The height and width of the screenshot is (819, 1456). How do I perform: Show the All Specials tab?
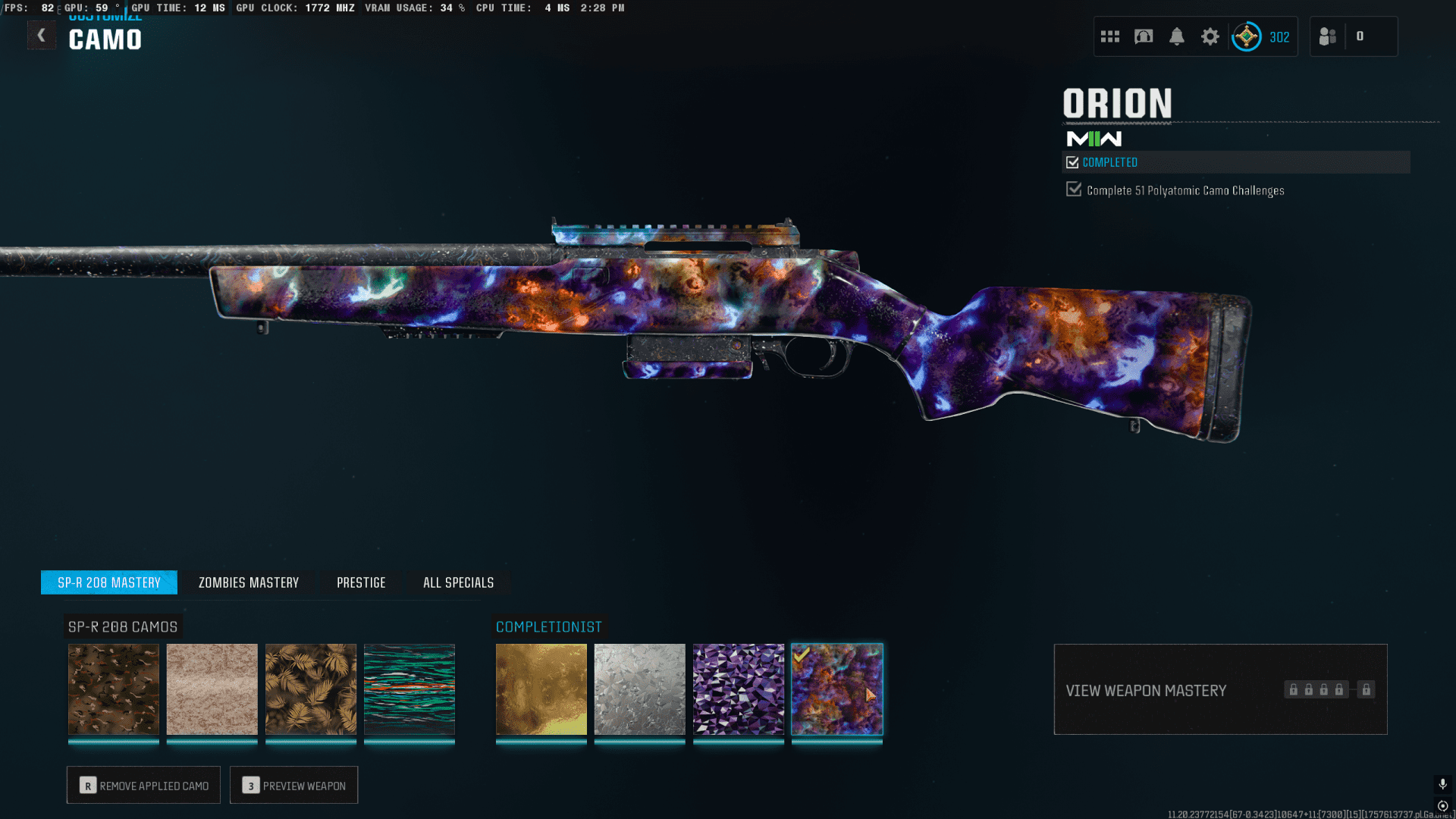tap(458, 582)
